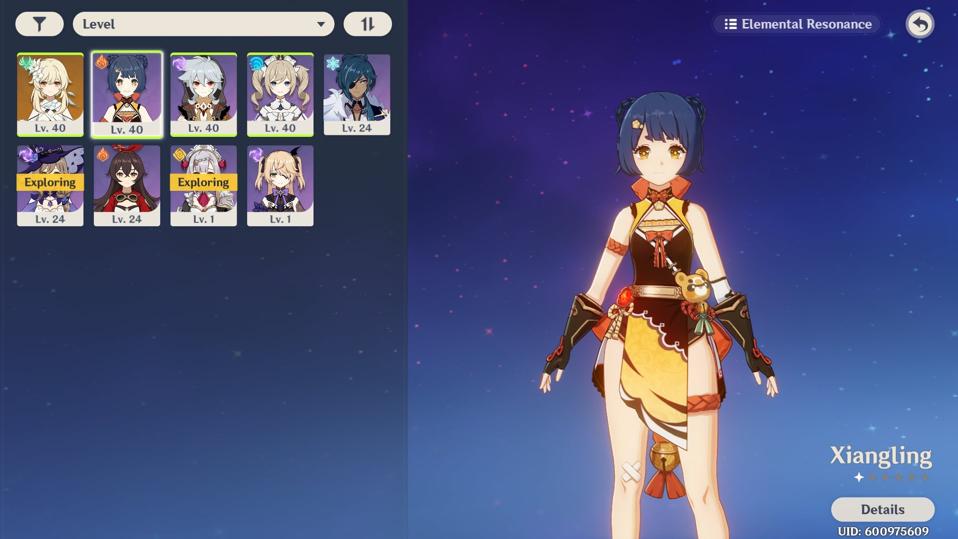958x539 pixels.
Task: Select Kaeya's Lv. 24 portrait
Action: (x=357, y=94)
